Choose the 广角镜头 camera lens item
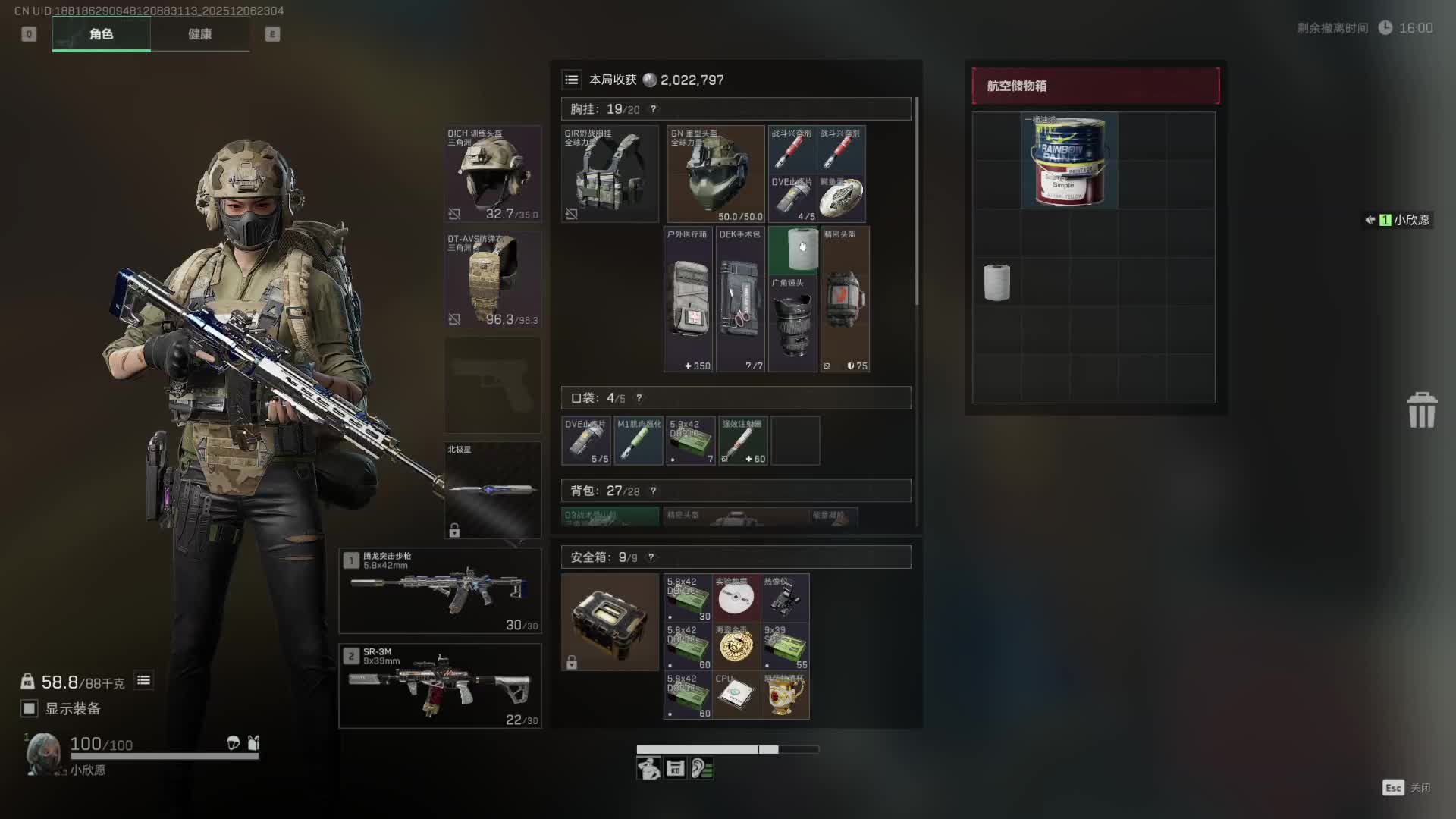 [792, 324]
